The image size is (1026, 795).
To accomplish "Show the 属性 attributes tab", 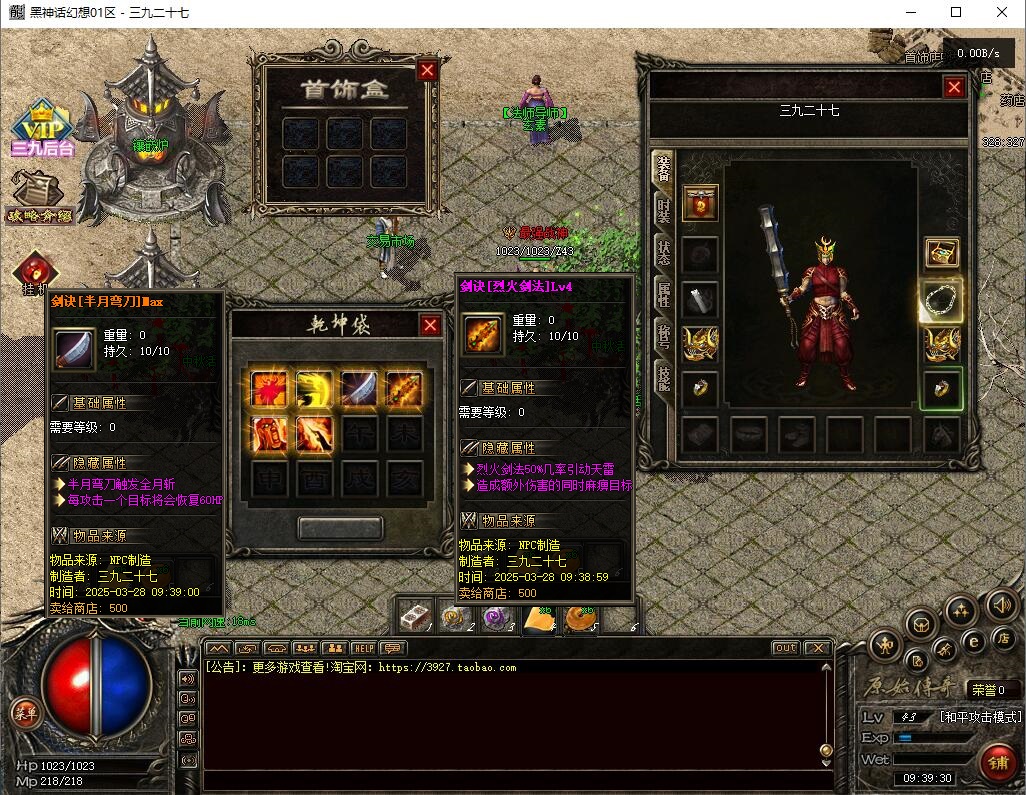I will [663, 294].
